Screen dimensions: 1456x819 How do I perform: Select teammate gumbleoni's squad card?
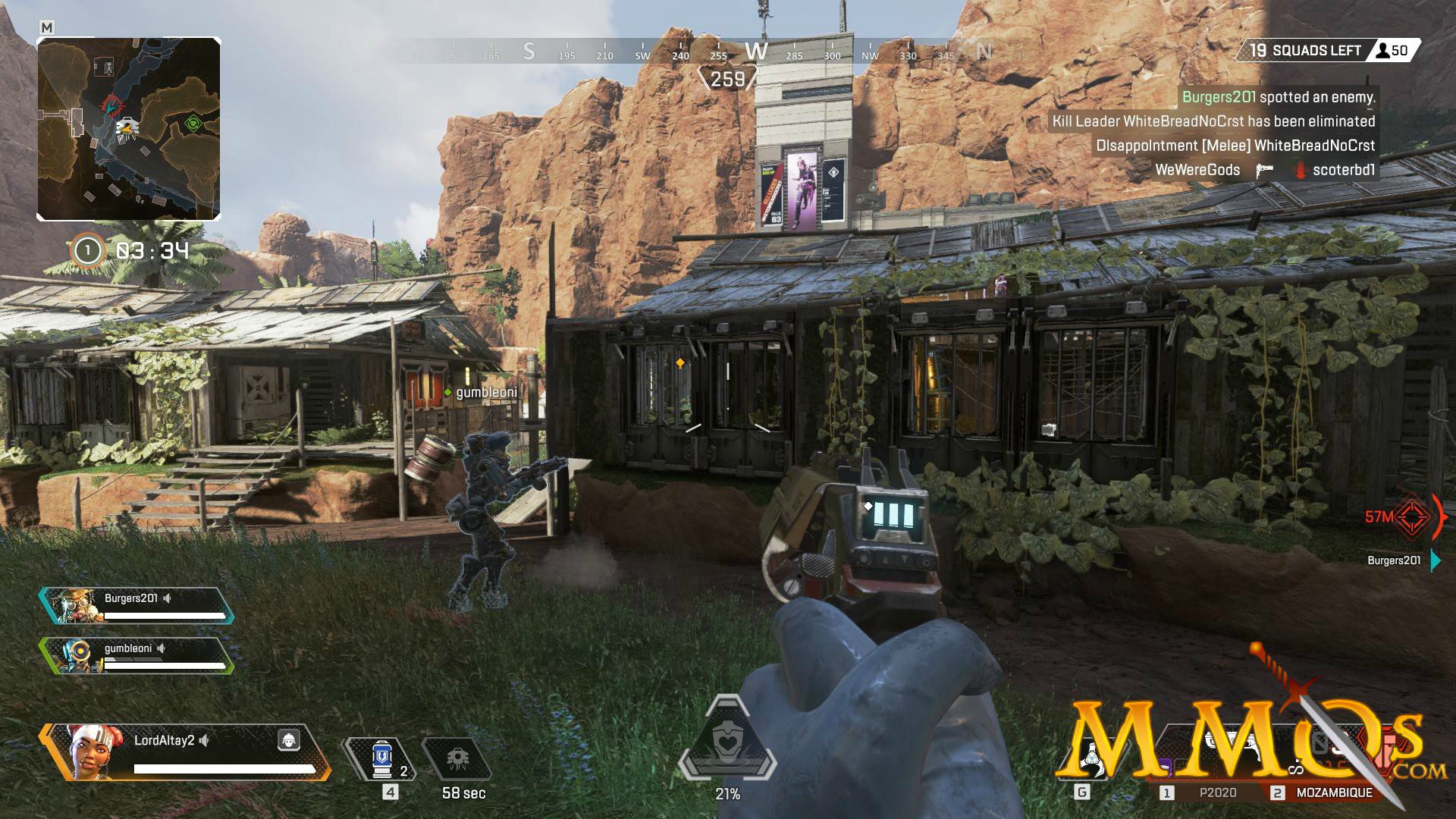136,656
